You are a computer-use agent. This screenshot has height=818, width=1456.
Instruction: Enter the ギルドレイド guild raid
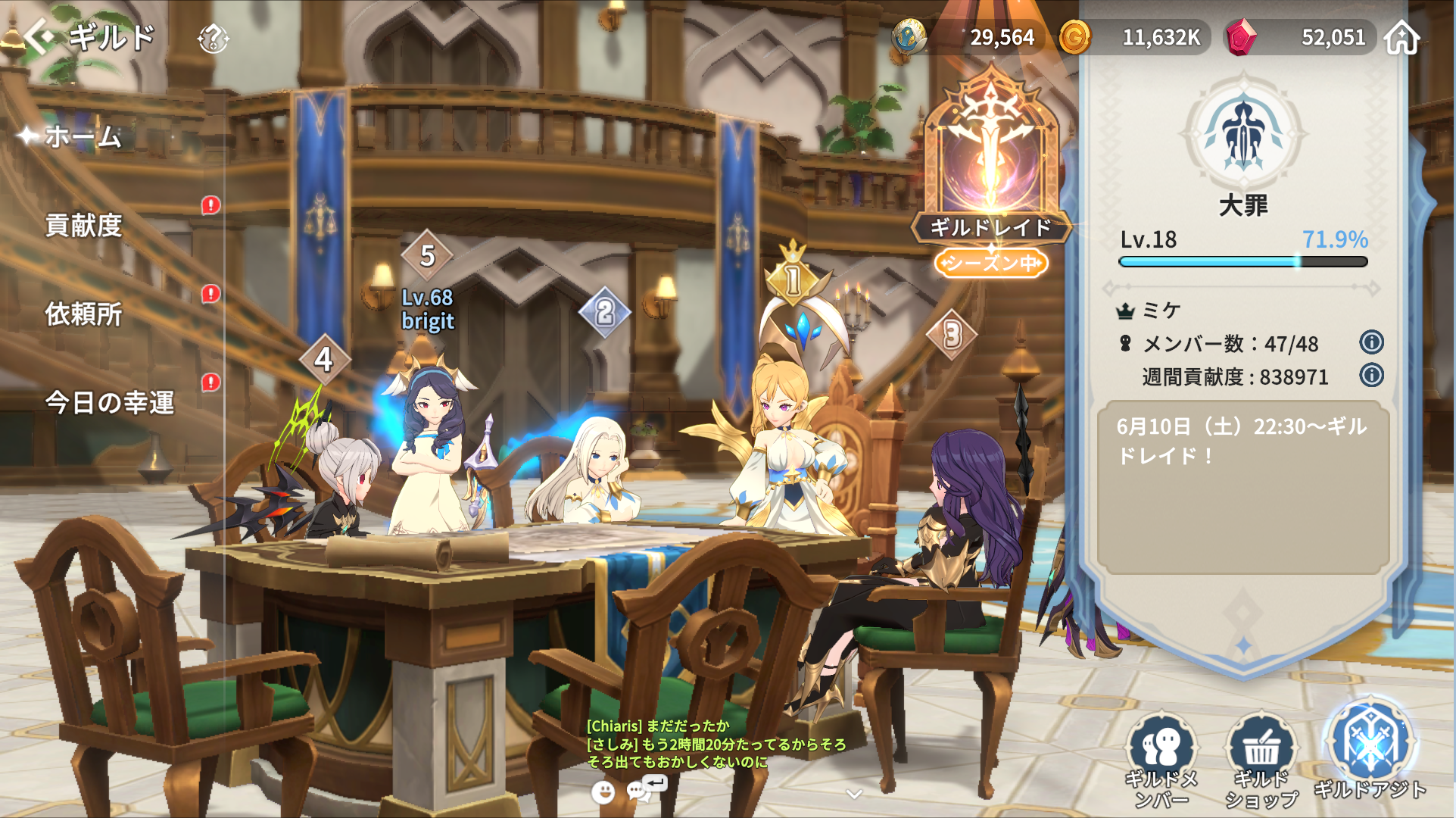tap(990, 167)
